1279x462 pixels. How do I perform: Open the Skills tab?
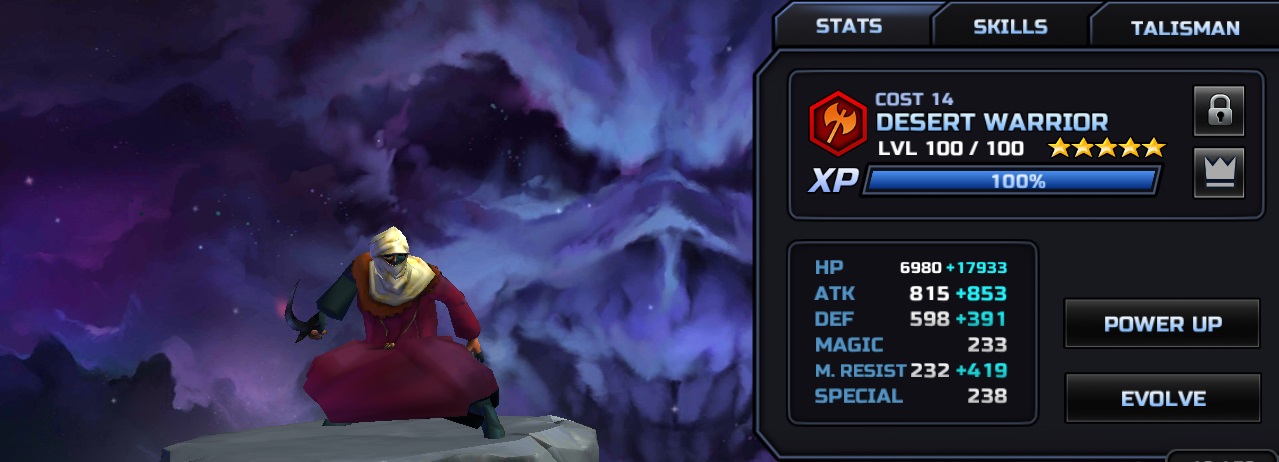1010,26
